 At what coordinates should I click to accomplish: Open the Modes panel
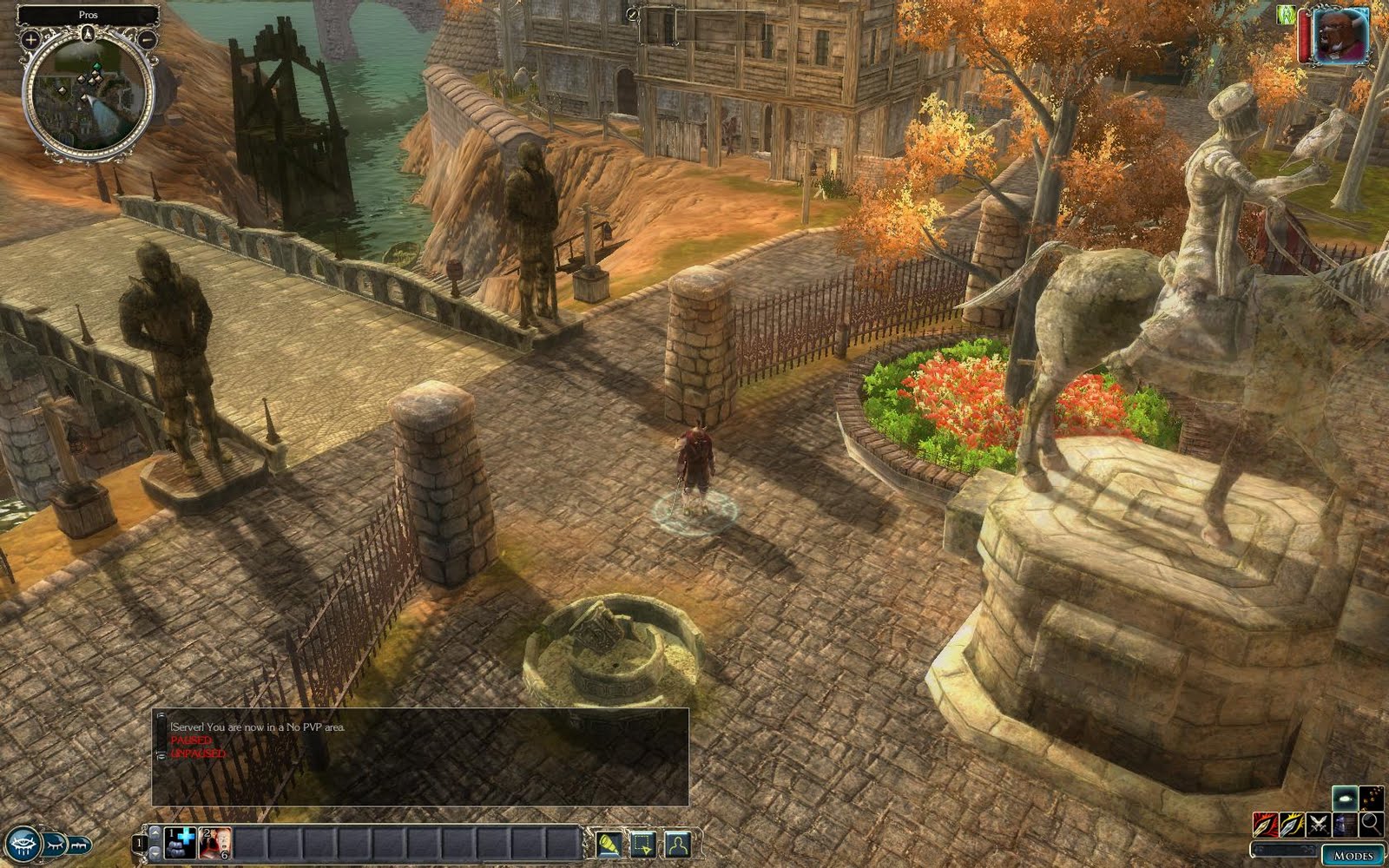[x=1353, y=855]
